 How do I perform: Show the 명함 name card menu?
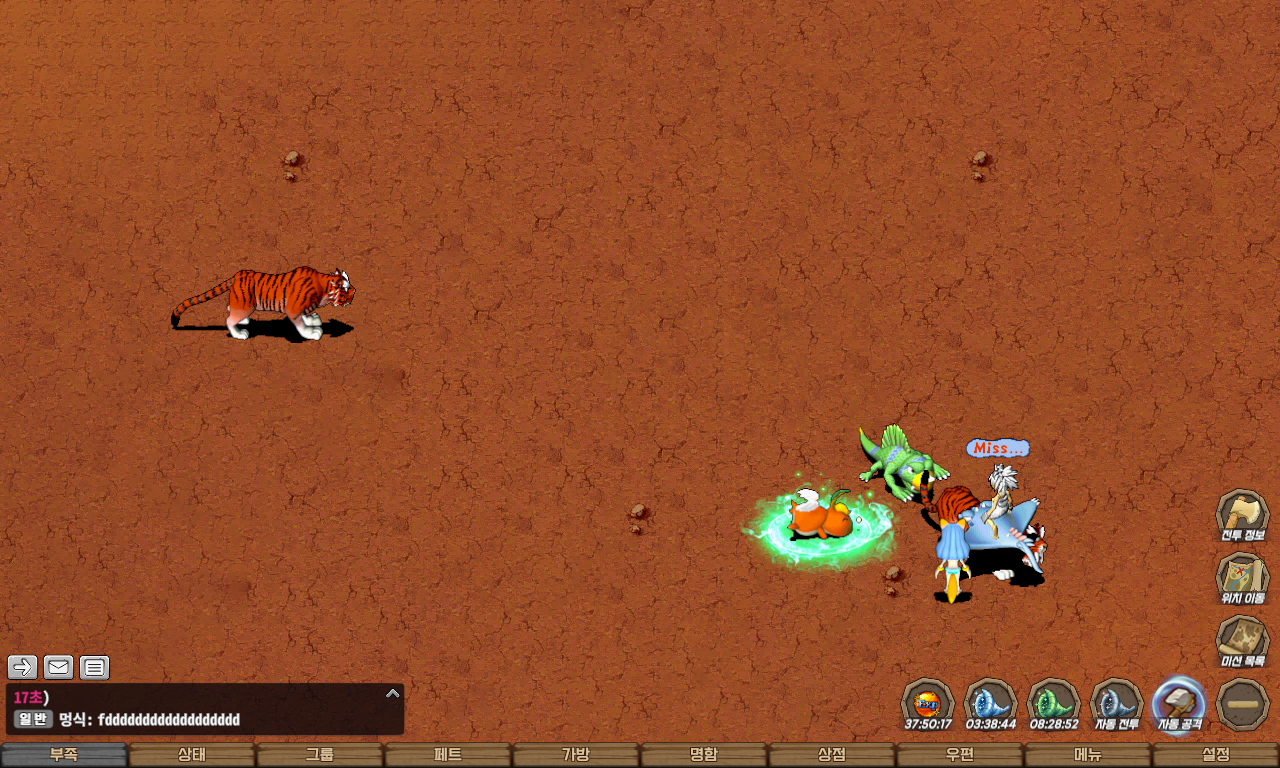tap(704, 755)
